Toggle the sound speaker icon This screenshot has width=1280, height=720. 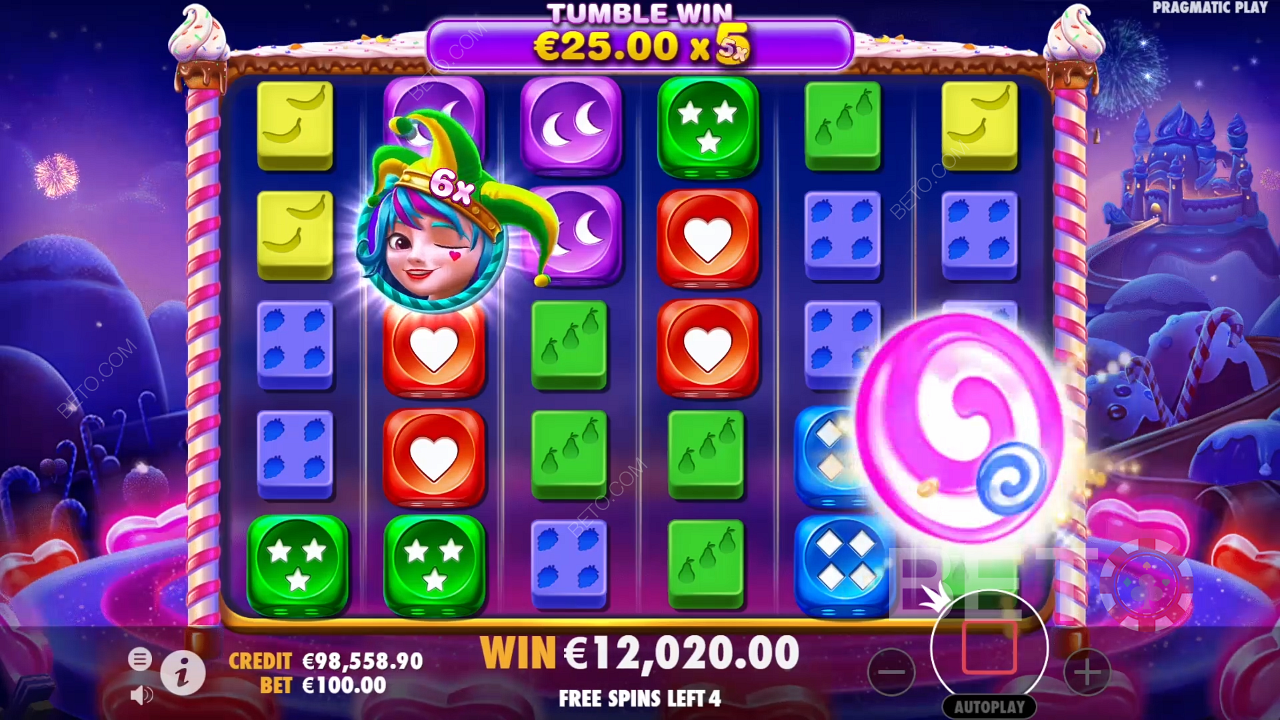(x=141, y=694)
